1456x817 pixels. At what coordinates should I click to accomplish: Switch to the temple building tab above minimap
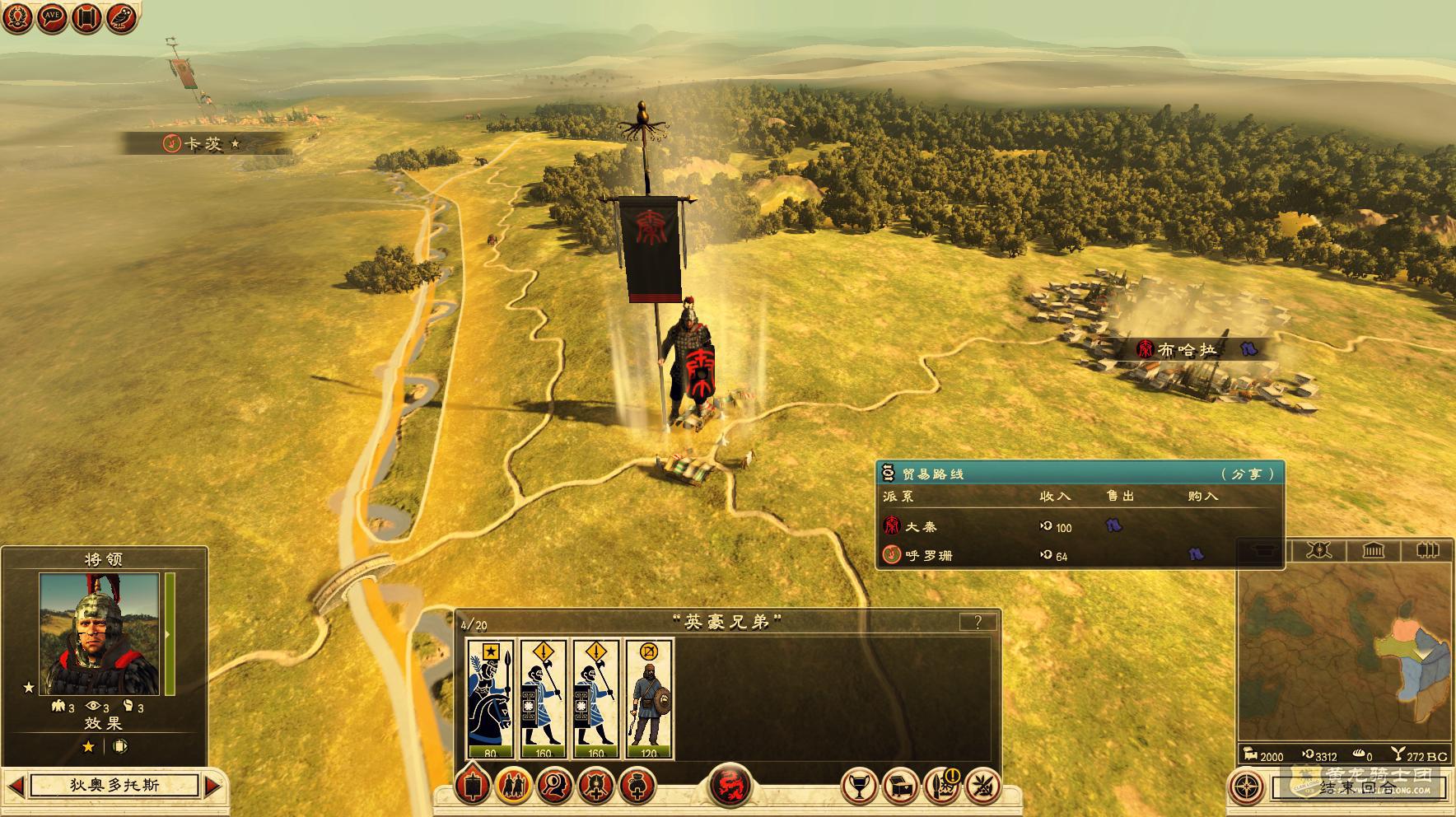[1373, 550]
